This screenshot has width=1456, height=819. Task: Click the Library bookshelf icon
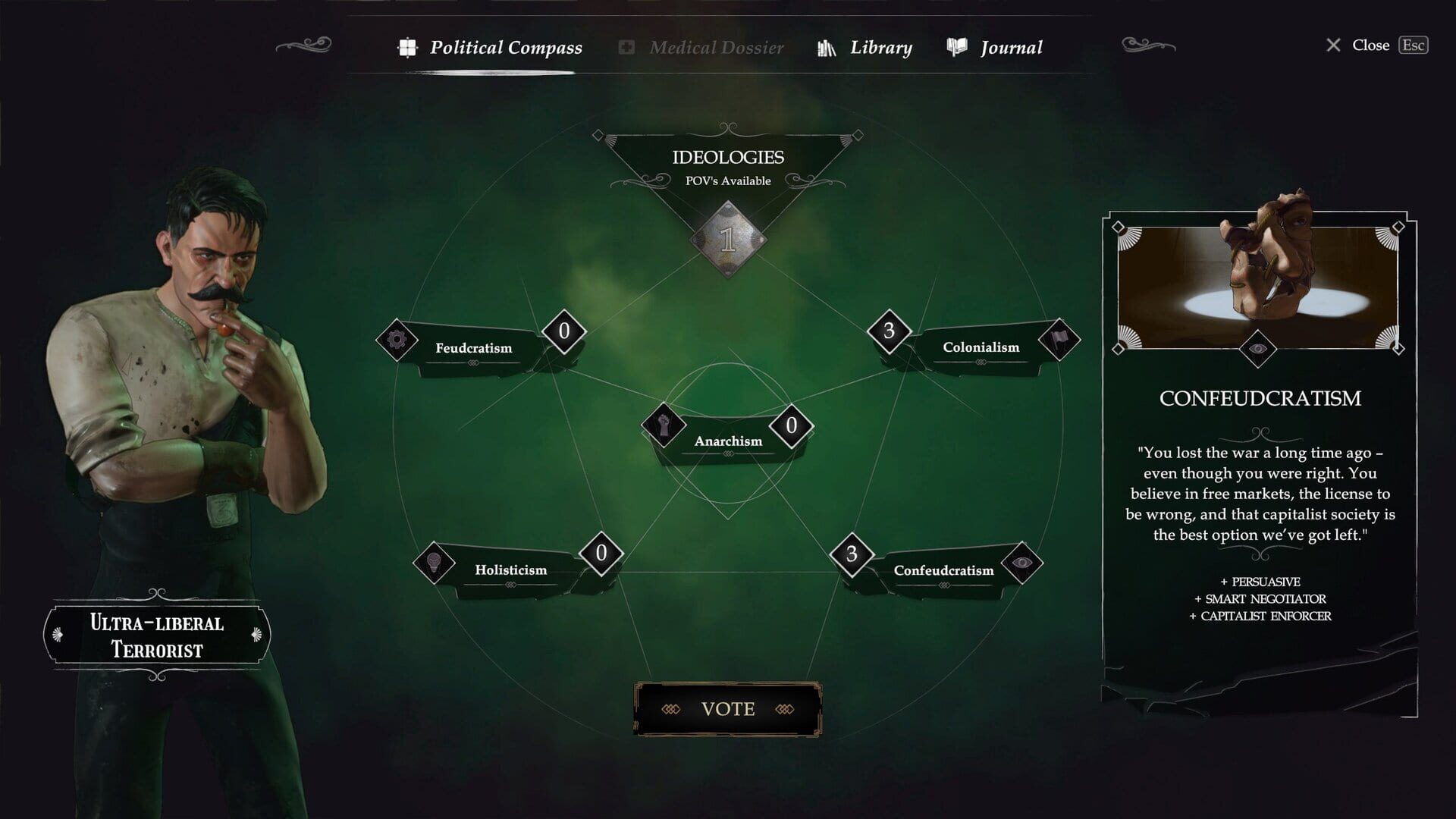[825, 46]
